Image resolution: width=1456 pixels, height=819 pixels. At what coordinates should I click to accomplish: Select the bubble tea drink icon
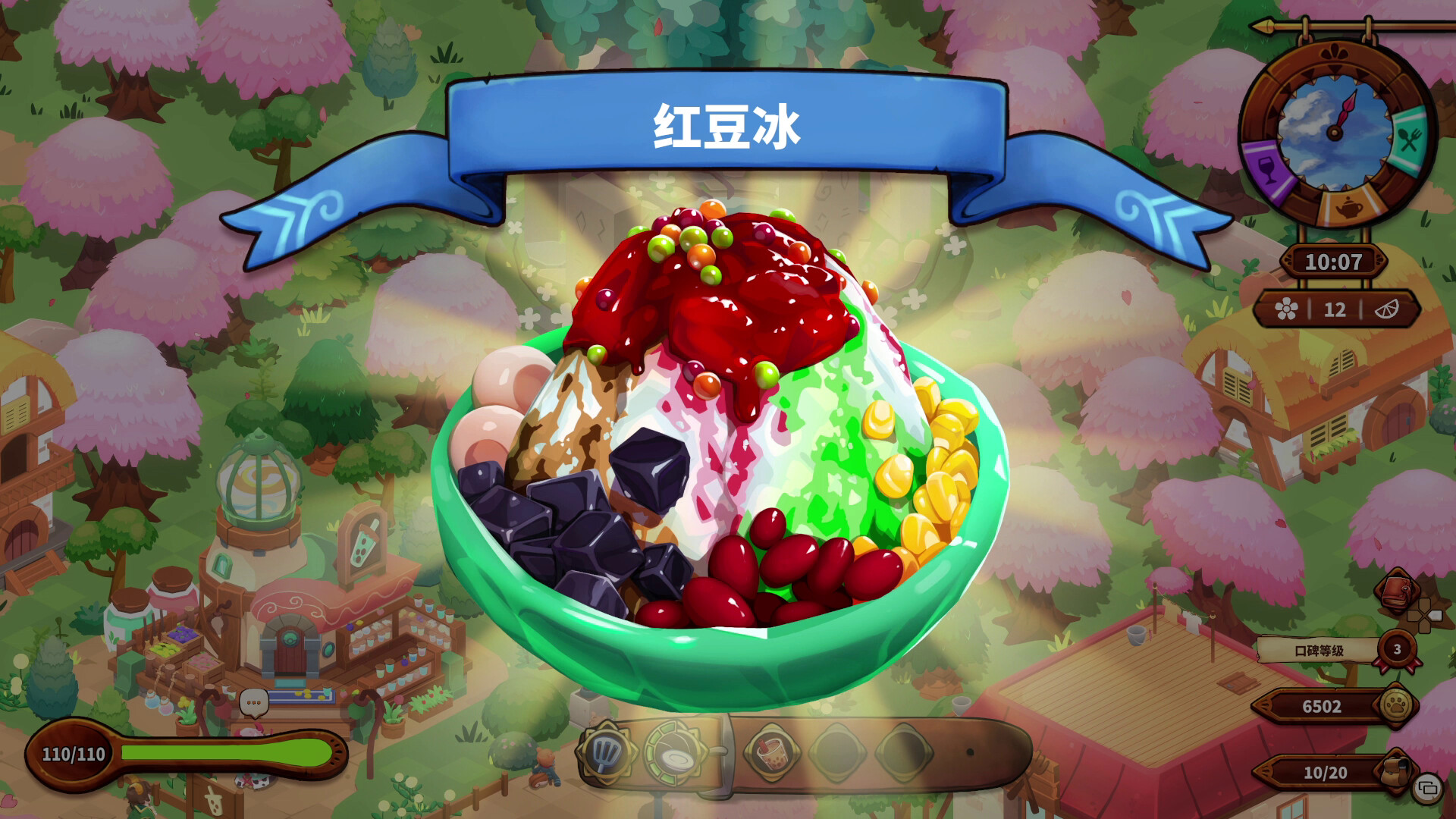click(770, 755)
